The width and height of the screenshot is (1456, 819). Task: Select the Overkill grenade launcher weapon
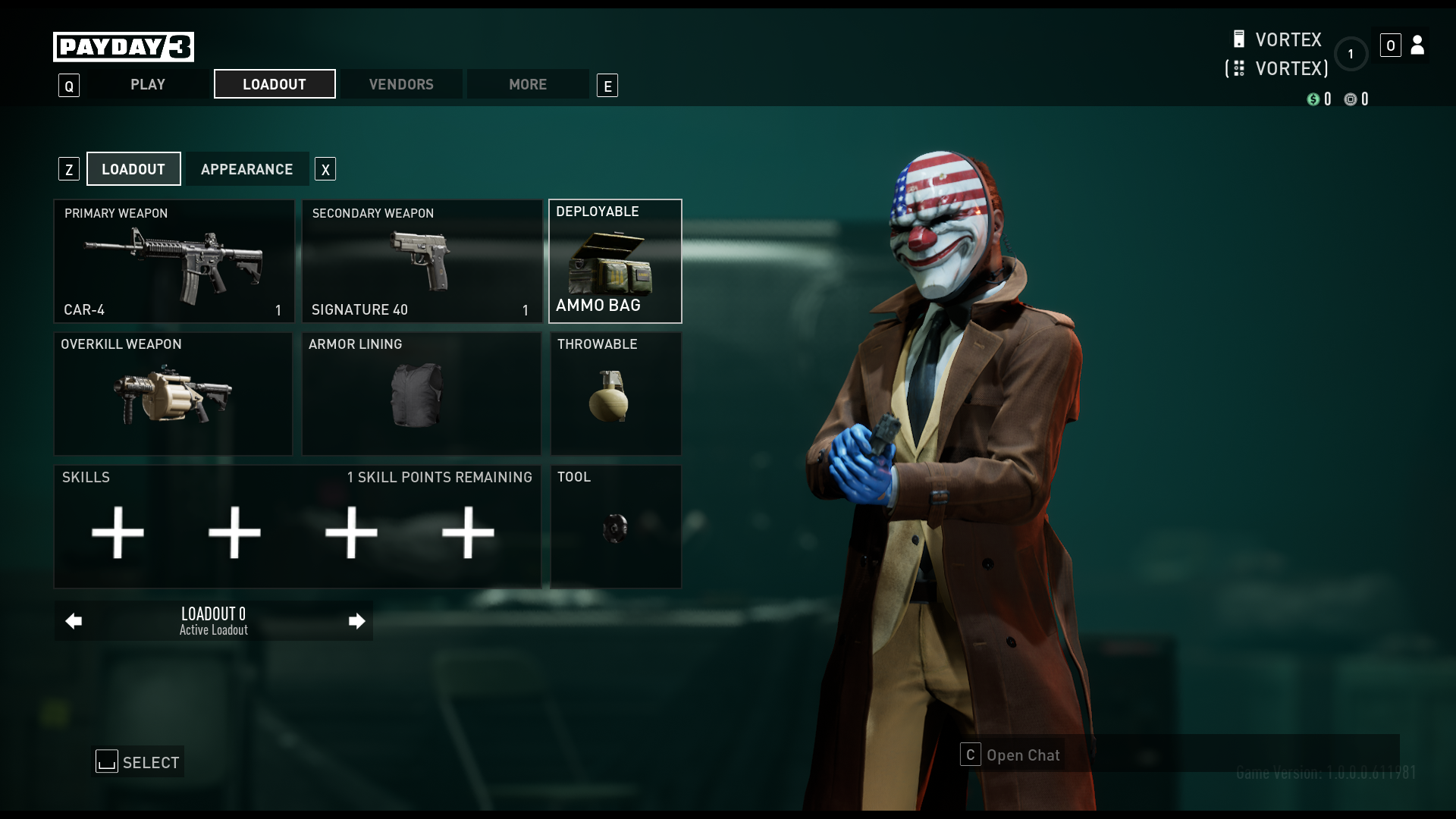[x=173, y=394]
